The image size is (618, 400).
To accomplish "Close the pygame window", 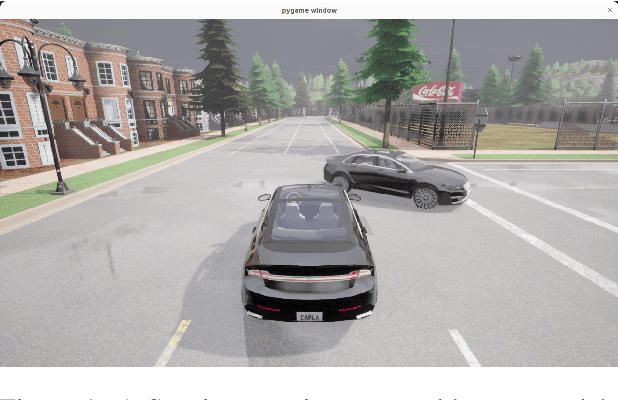I will tap(609, 10).
